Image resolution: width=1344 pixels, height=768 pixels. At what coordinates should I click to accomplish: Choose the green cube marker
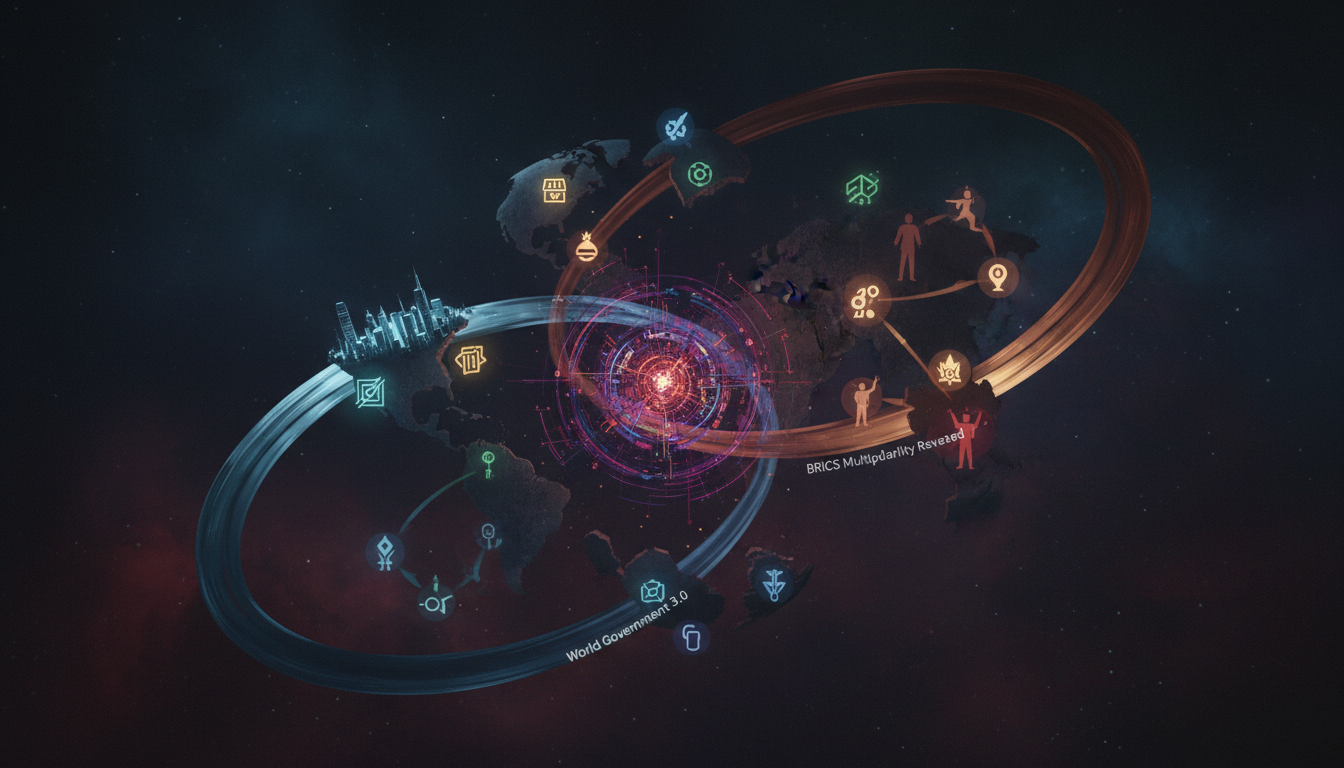click(x=860, y=189)
